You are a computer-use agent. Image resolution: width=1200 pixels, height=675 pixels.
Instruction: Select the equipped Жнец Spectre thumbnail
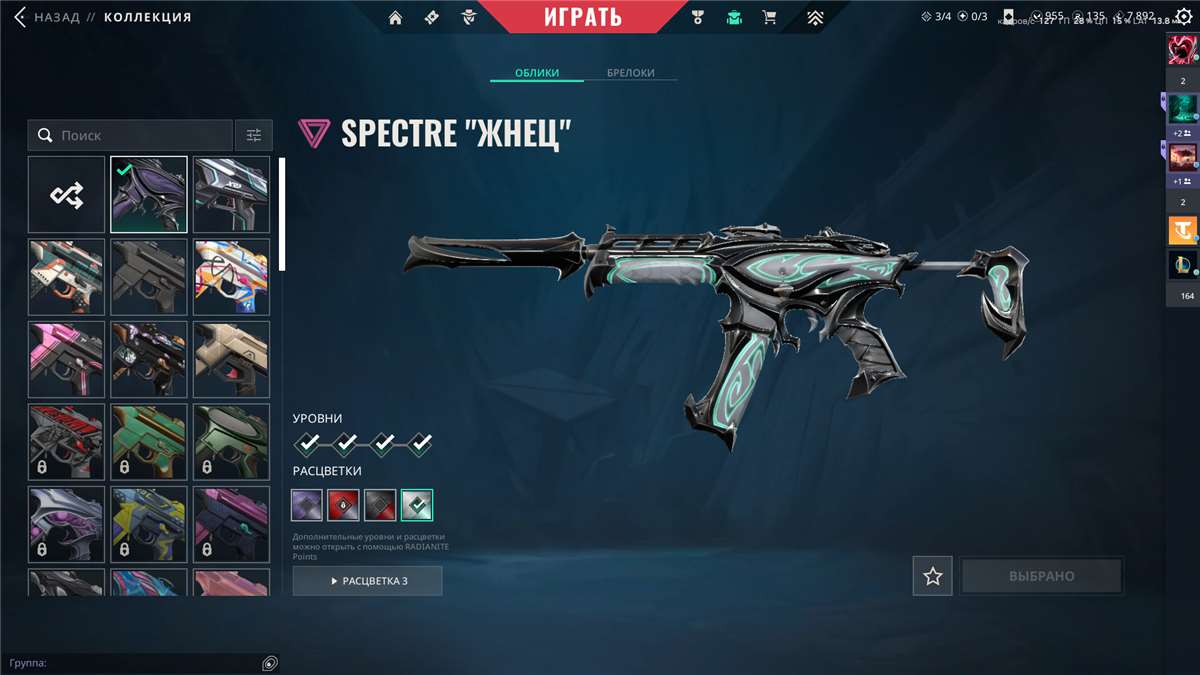pyautogui.click(x=148, y=194)
